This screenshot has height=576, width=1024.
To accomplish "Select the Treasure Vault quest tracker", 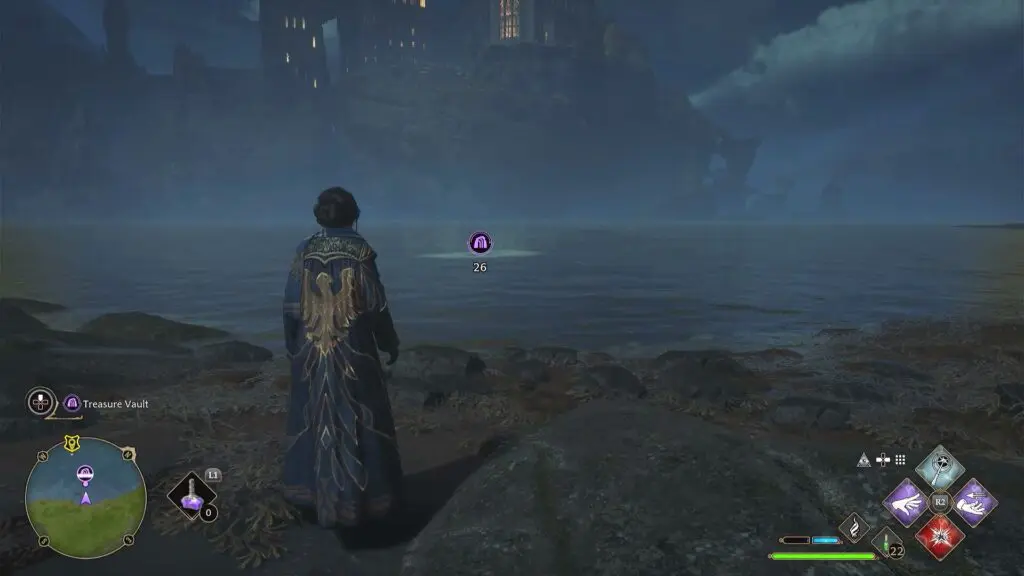I will click(107, 404).
